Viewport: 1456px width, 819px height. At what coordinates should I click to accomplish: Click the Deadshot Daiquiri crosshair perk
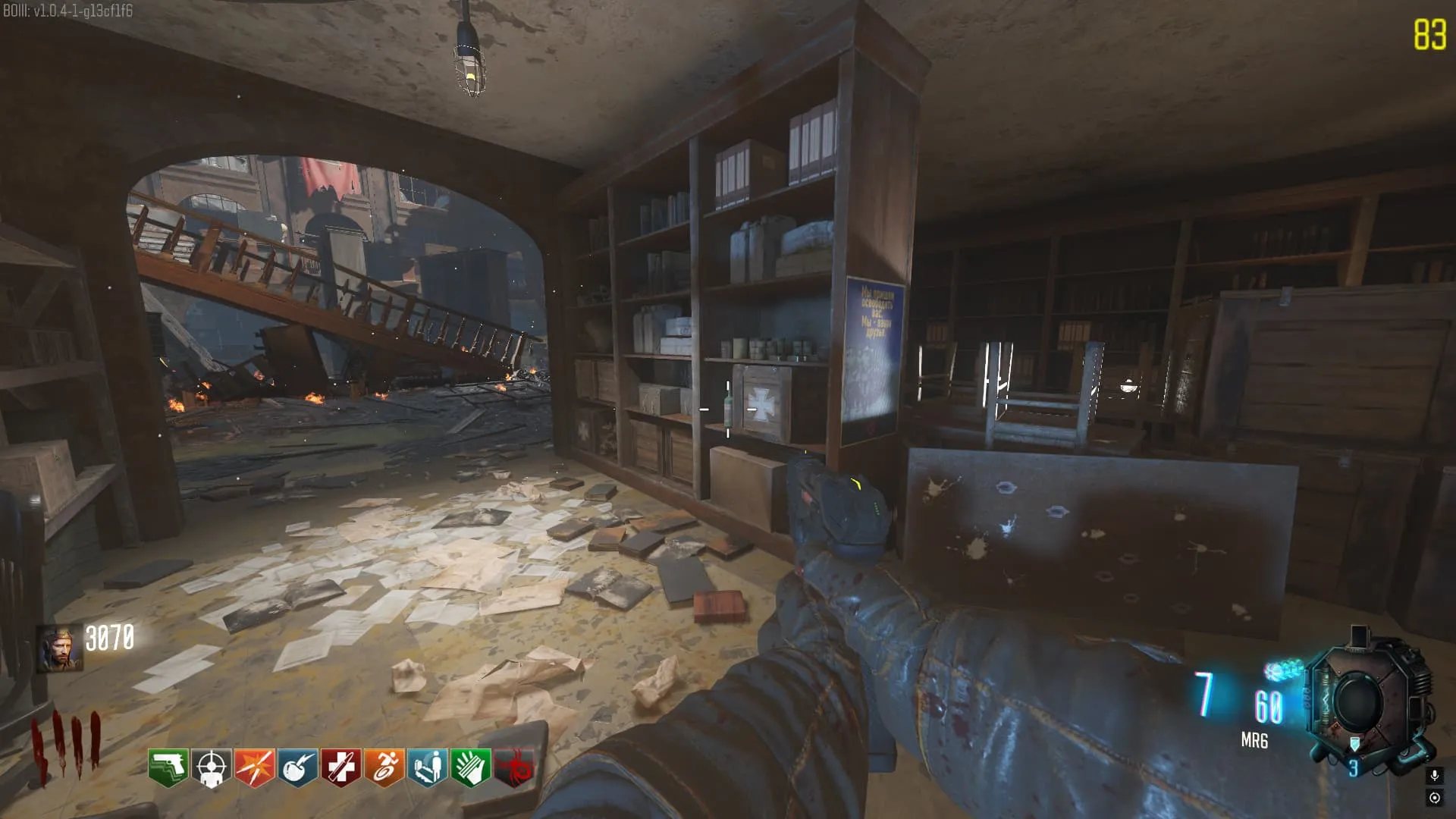(211, 767)
